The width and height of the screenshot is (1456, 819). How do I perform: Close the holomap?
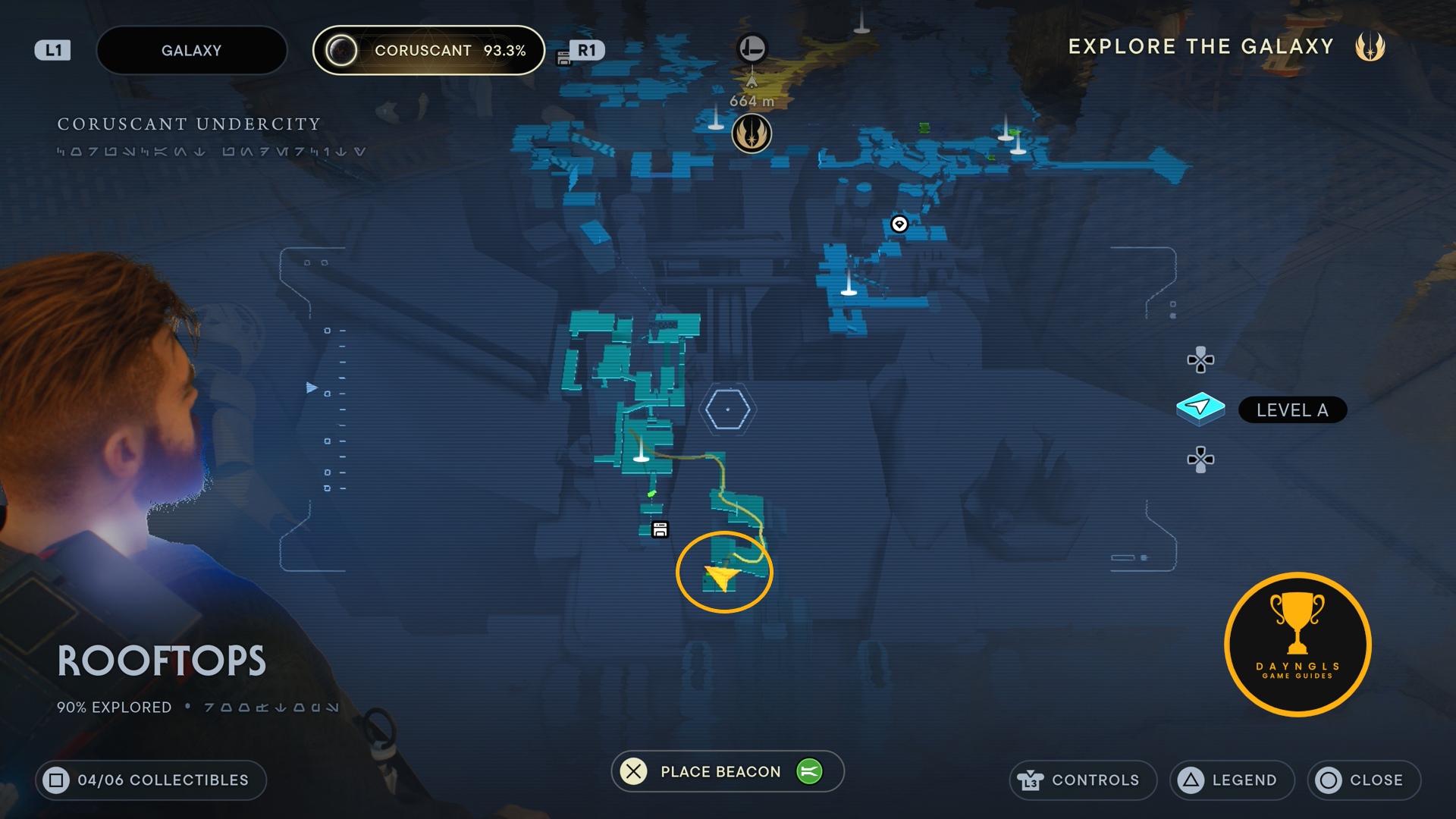coord(1363,780)
